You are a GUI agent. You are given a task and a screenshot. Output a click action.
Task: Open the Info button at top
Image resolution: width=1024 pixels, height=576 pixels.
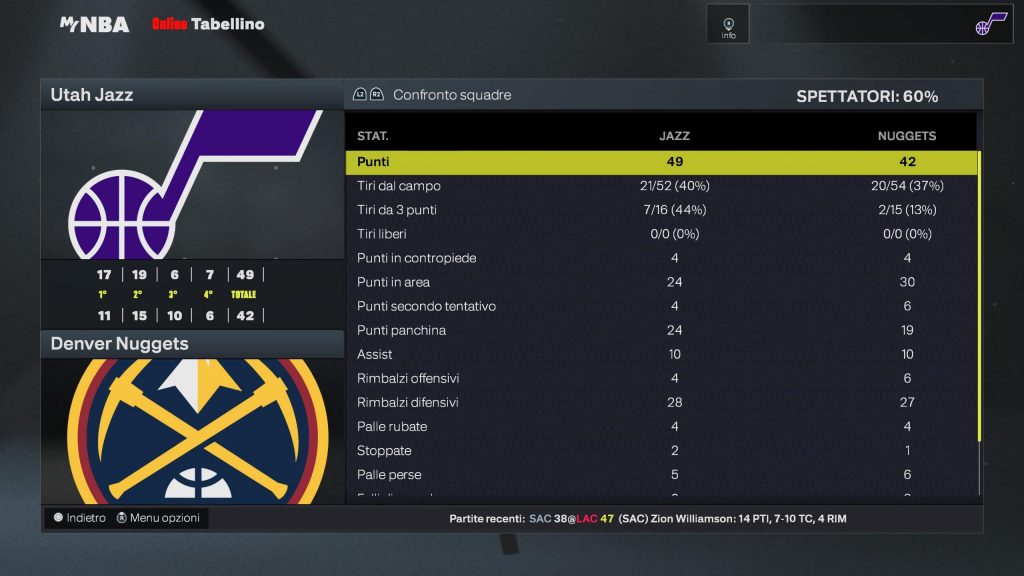[728, 24]
